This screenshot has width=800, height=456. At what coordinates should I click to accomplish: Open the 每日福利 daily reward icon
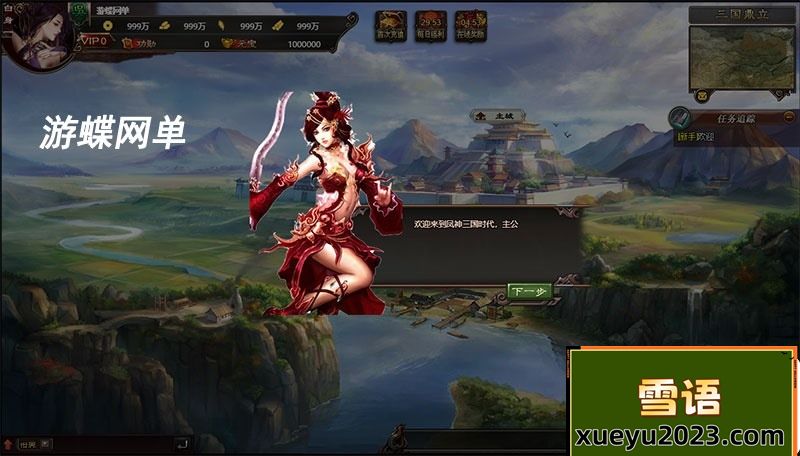(x=431, y=26)
